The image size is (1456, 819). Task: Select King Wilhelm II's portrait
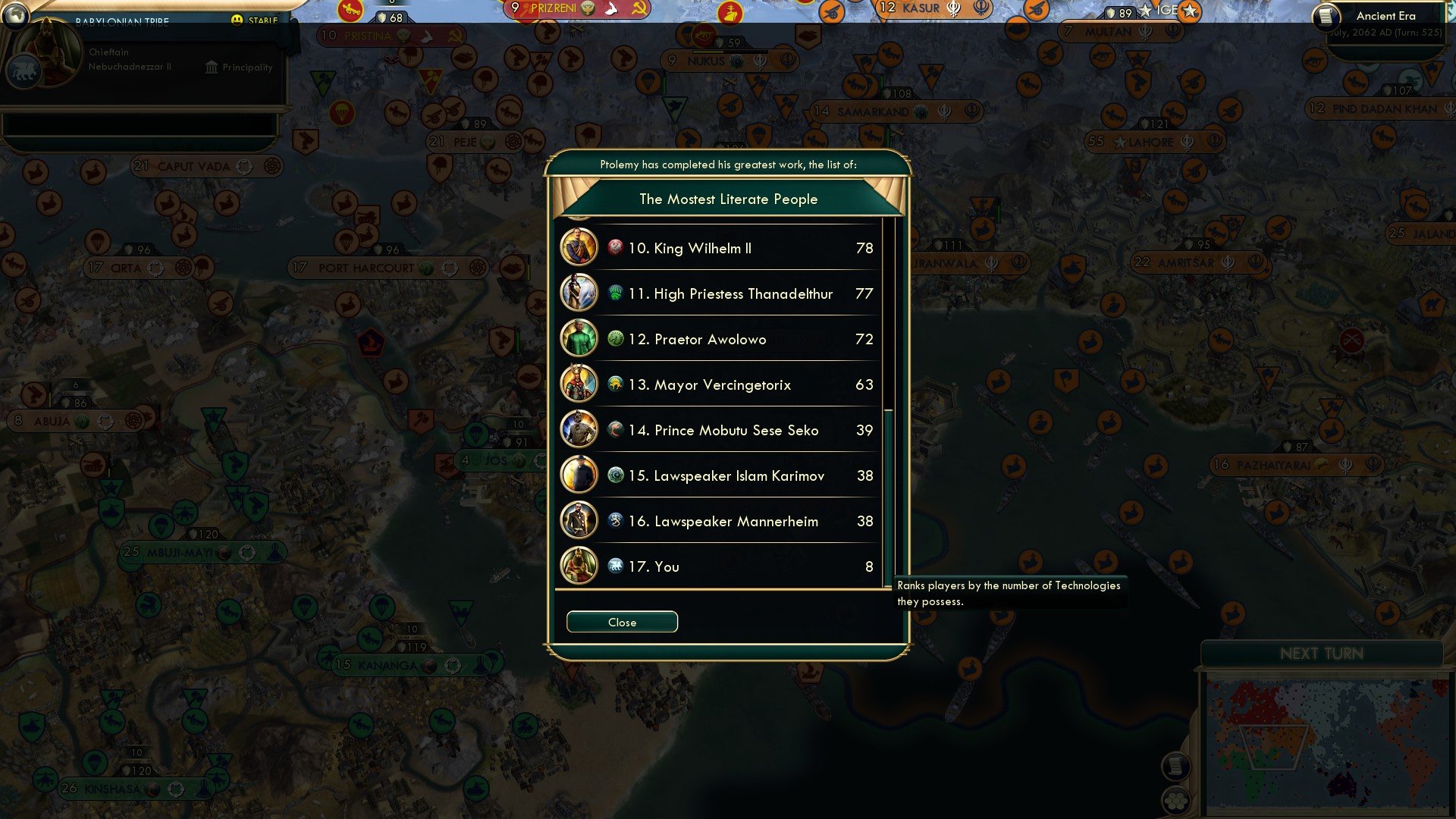579,248
